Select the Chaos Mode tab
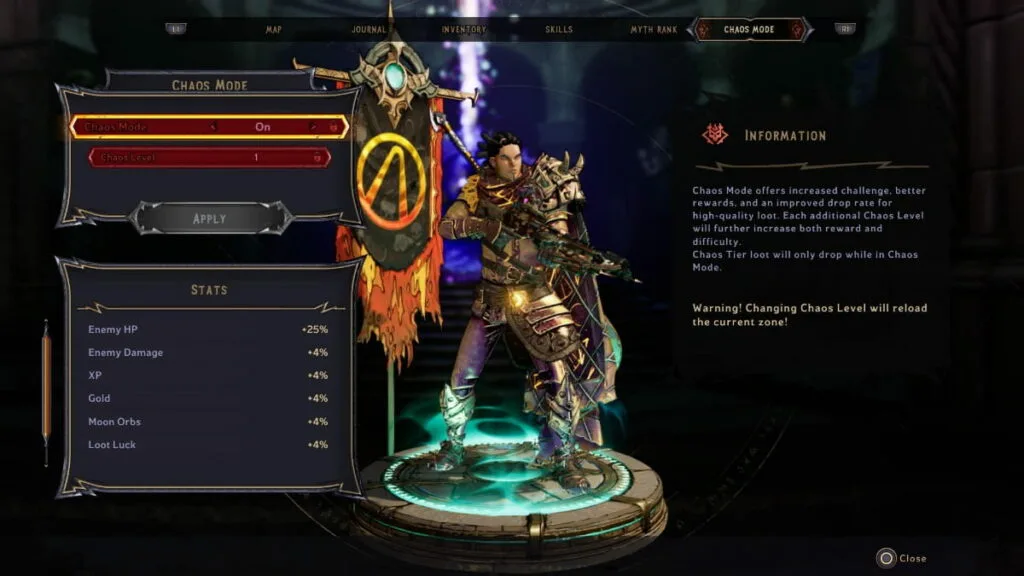The image size is (1024, 576). (750, 29)
